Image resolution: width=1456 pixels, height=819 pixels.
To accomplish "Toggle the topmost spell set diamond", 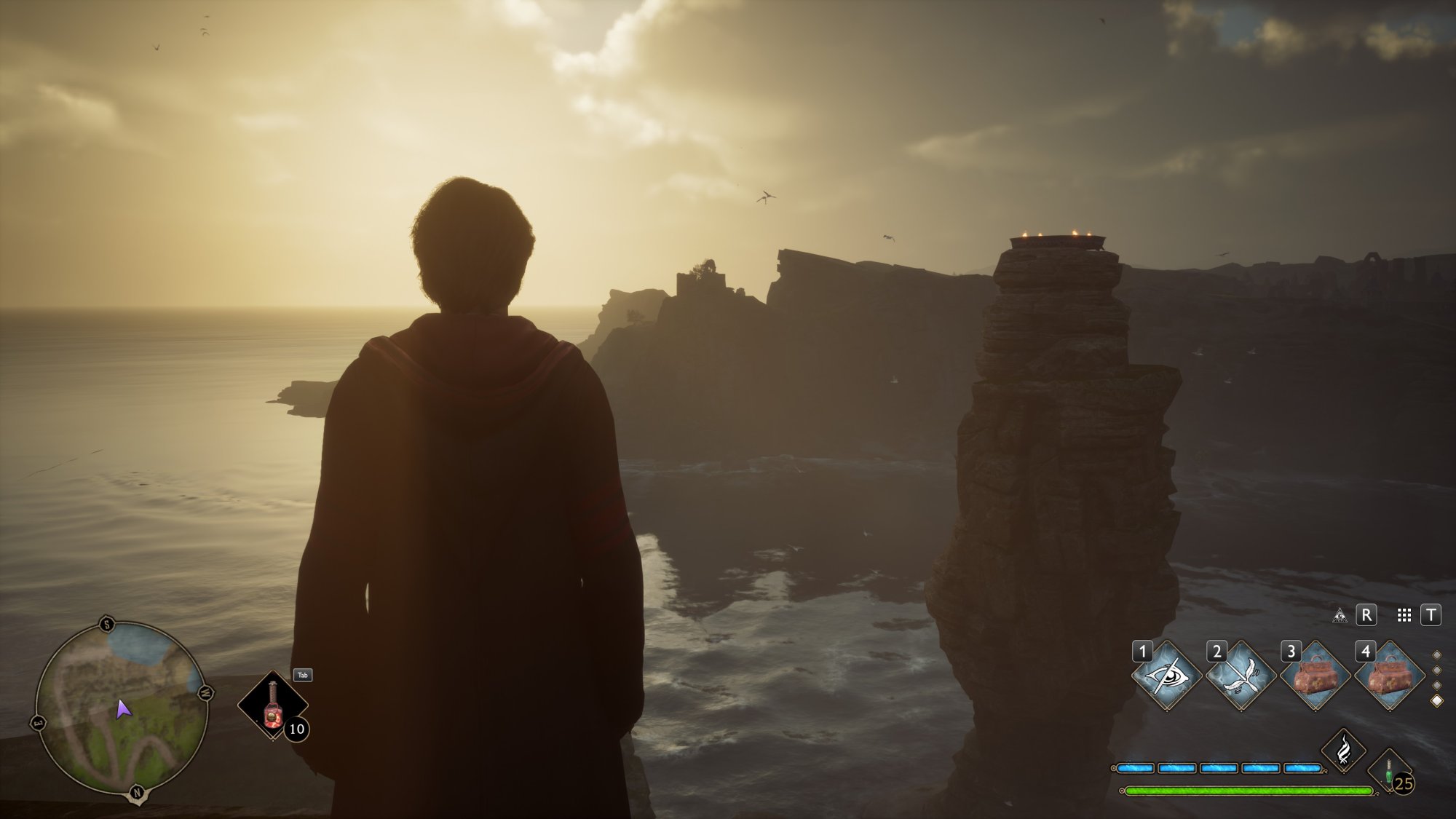I will 1438,657.
